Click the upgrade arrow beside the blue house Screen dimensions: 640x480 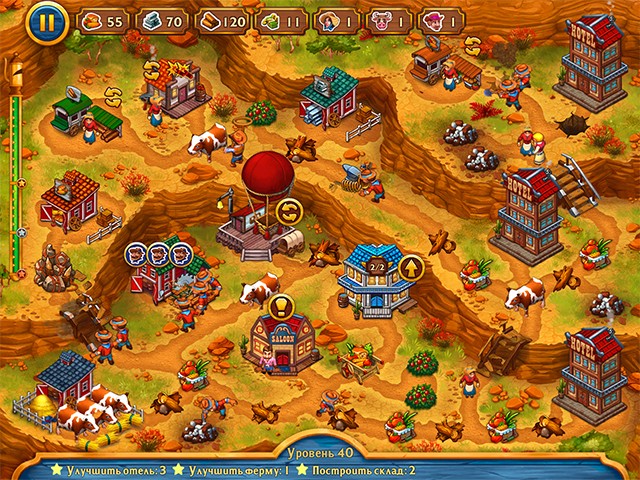410,267
